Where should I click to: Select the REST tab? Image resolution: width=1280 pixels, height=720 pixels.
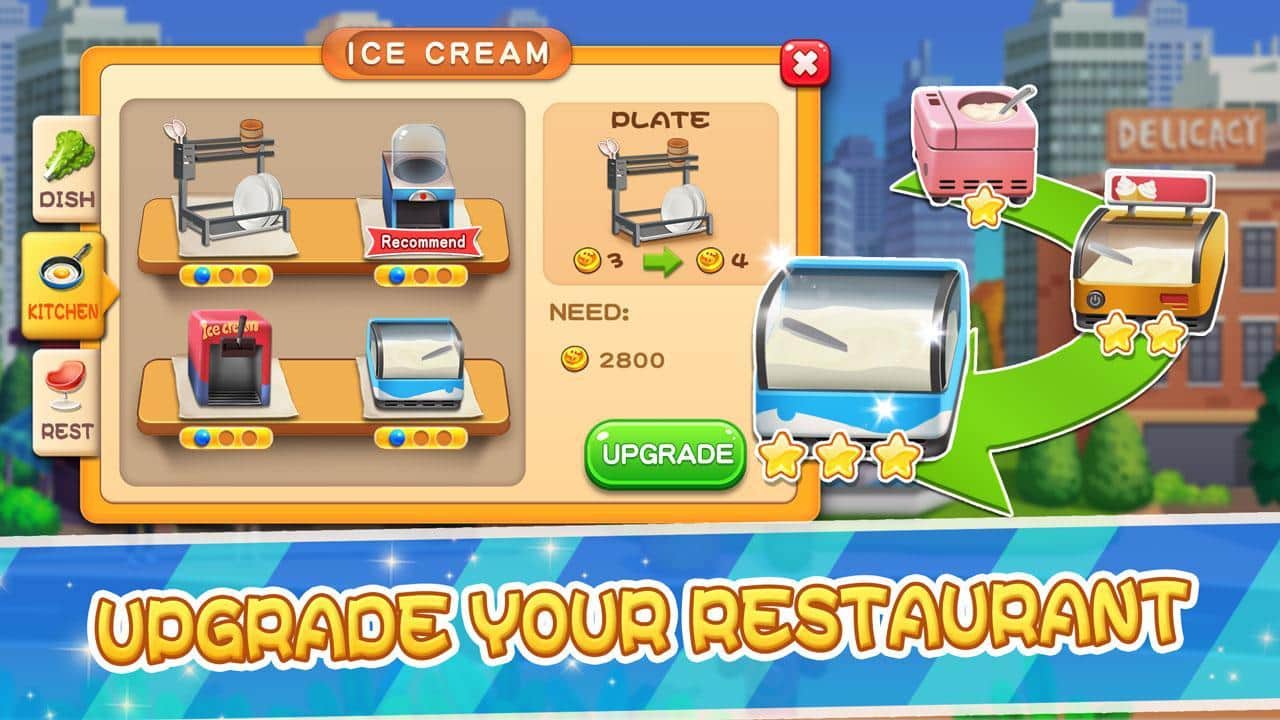tap(67, 402)
